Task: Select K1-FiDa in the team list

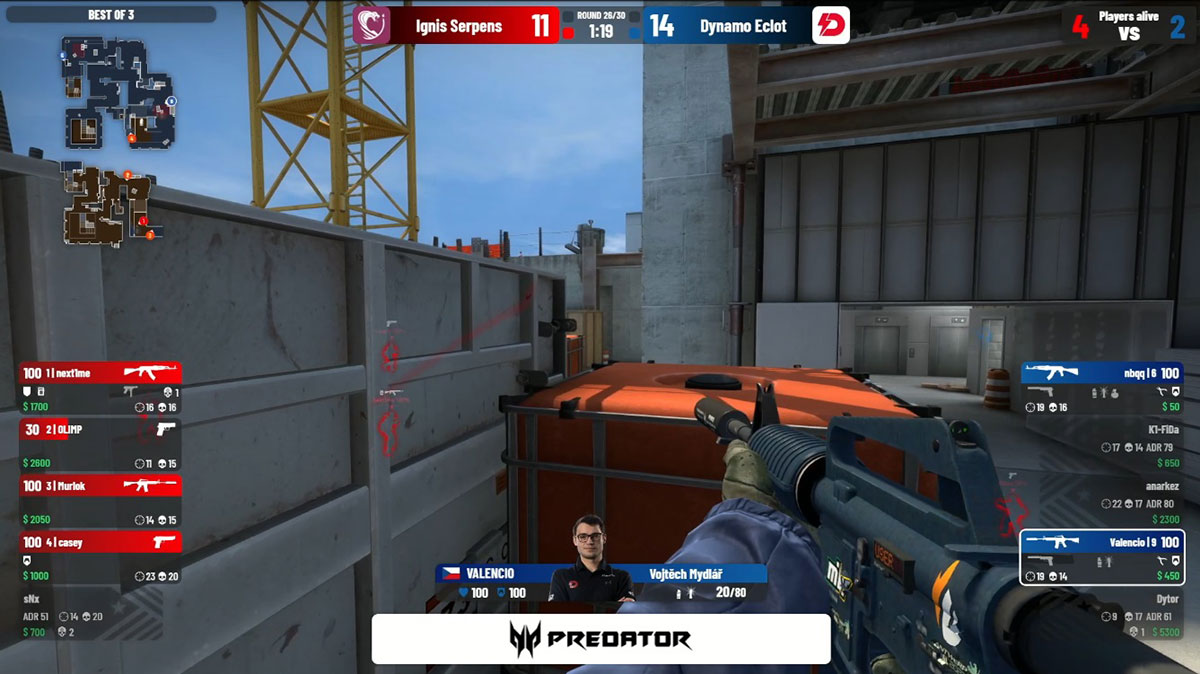Action: 1101,442
